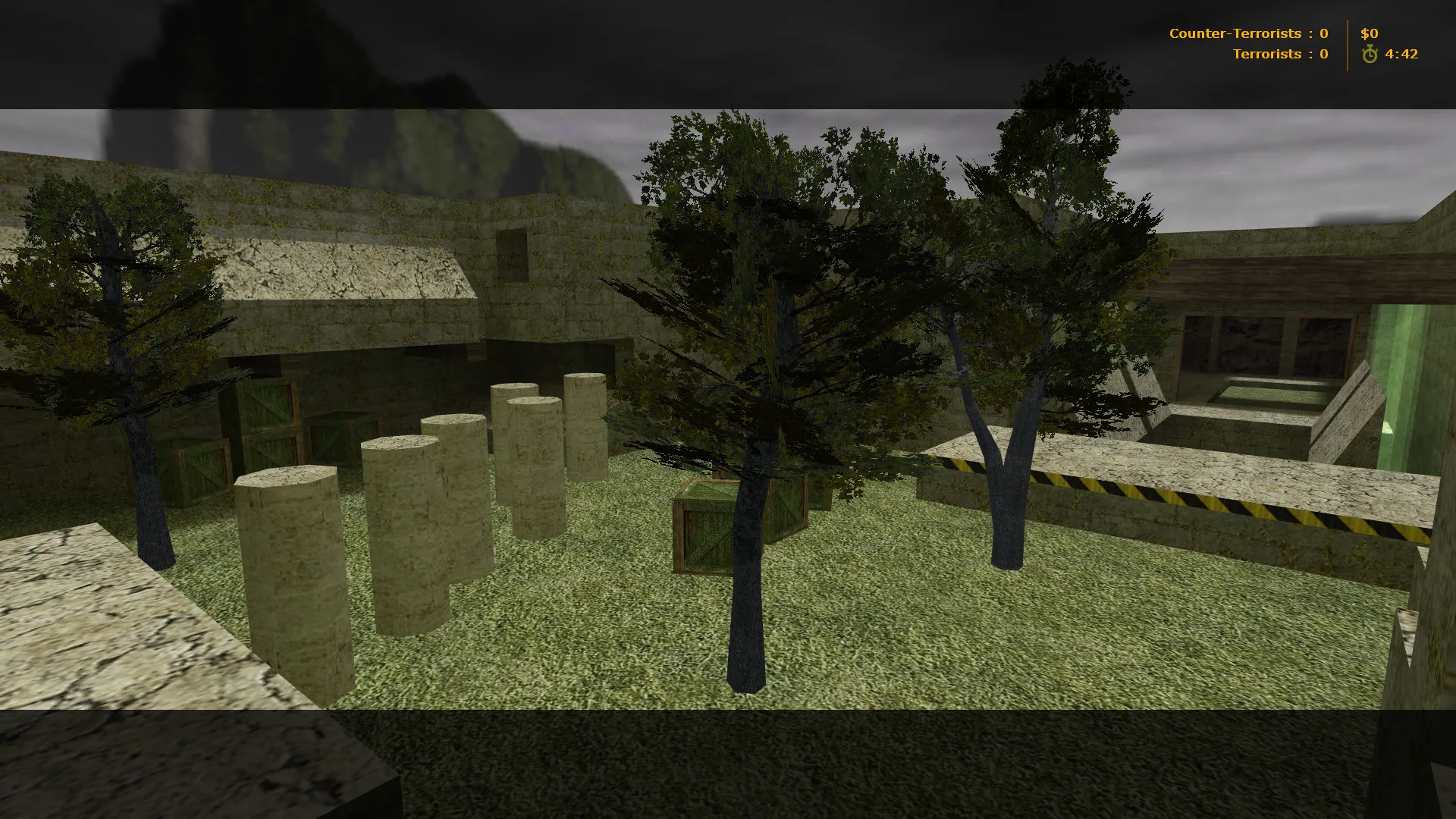The image size is (1456, 819).
Task: Click the stopwatch timer icon
Action: click(x=1370, y=54)
